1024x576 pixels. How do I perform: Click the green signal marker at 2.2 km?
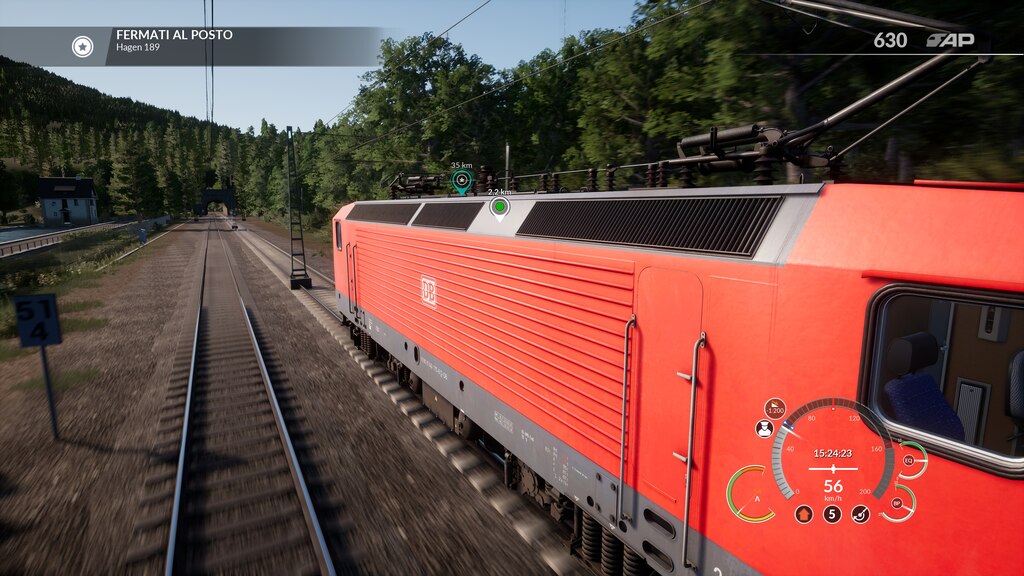coord(499,207)
